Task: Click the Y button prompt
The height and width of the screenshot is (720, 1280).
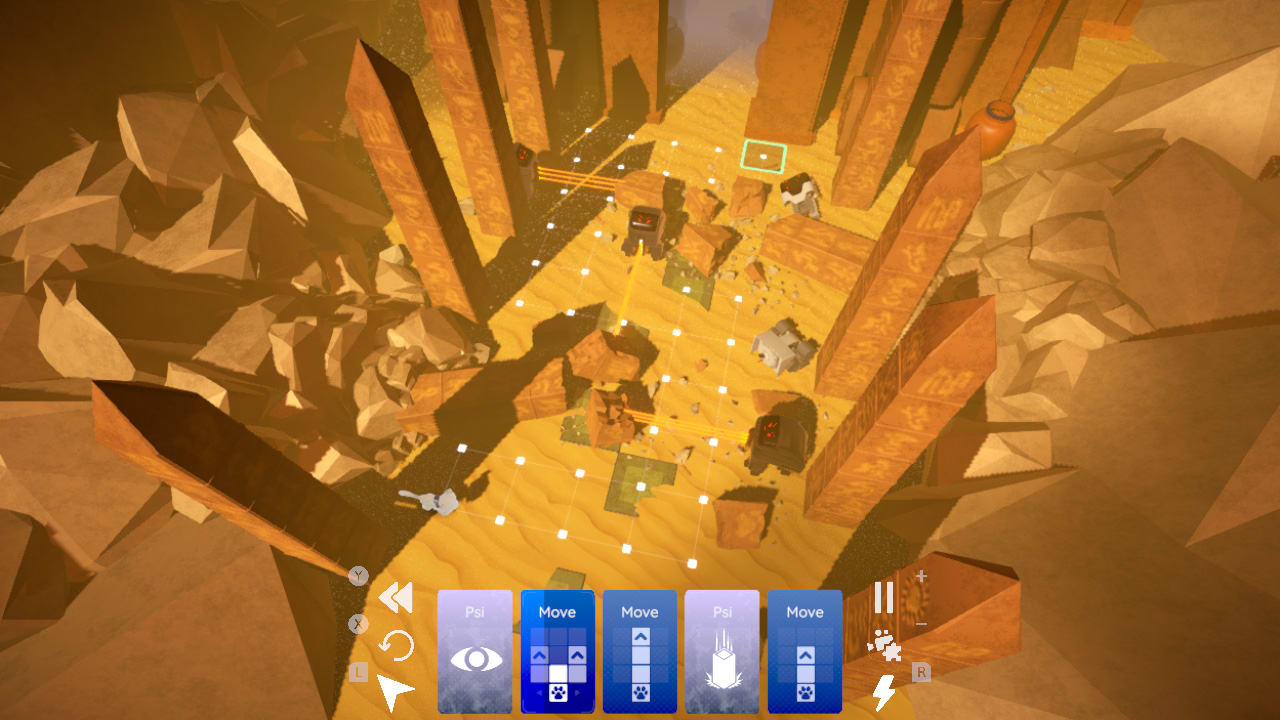Action: point(358,575)
